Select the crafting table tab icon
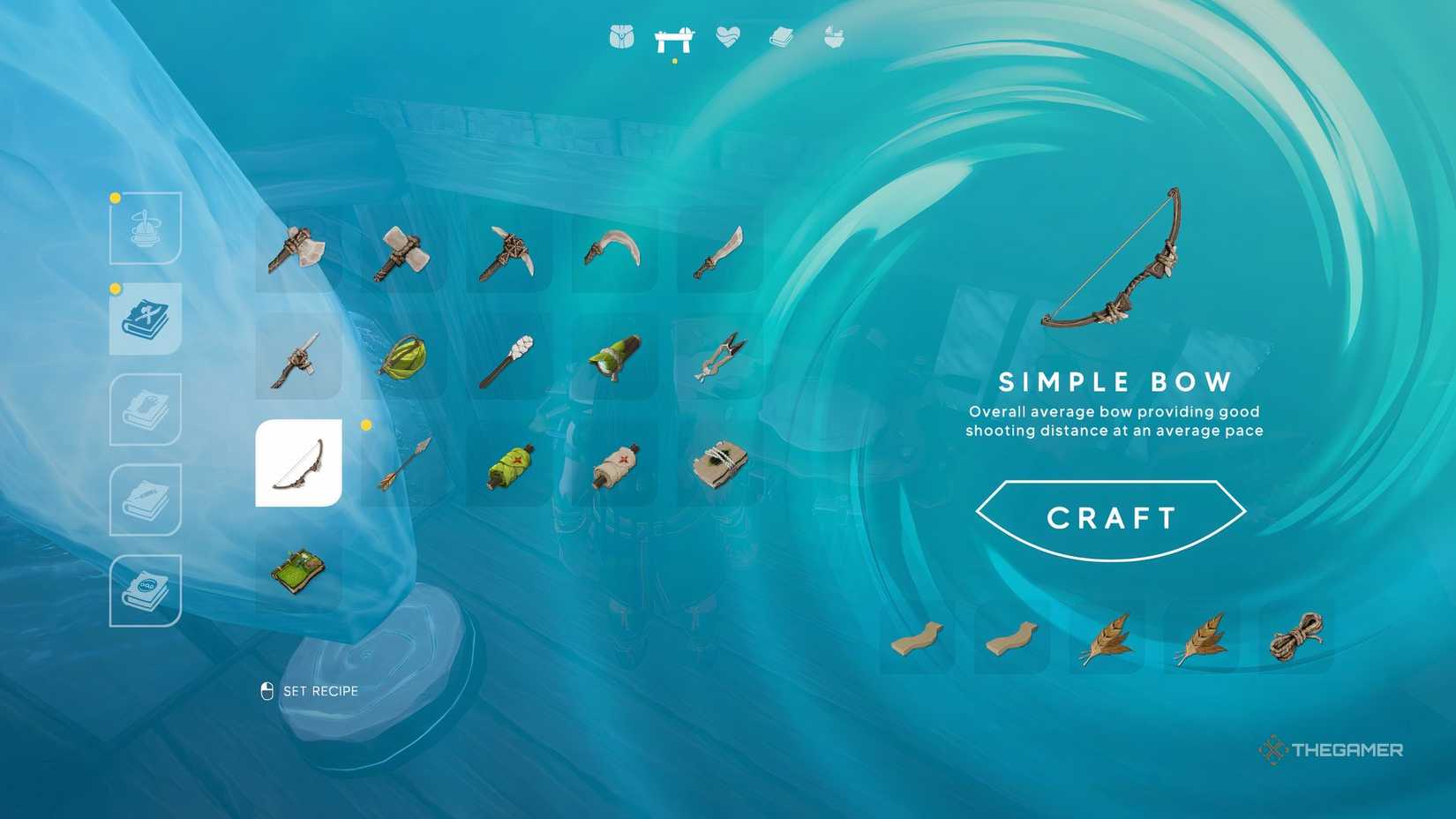 point(675,38)
